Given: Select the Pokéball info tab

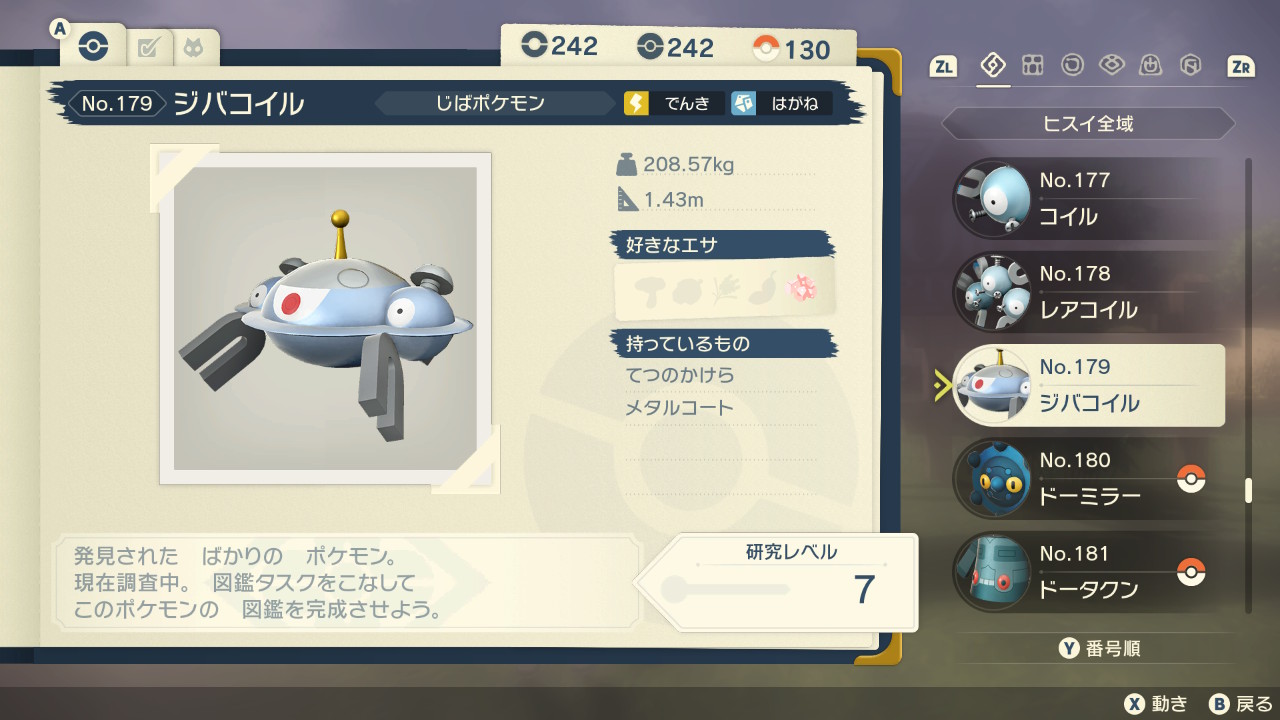Looking at the screenshot, I should (92, 47).
